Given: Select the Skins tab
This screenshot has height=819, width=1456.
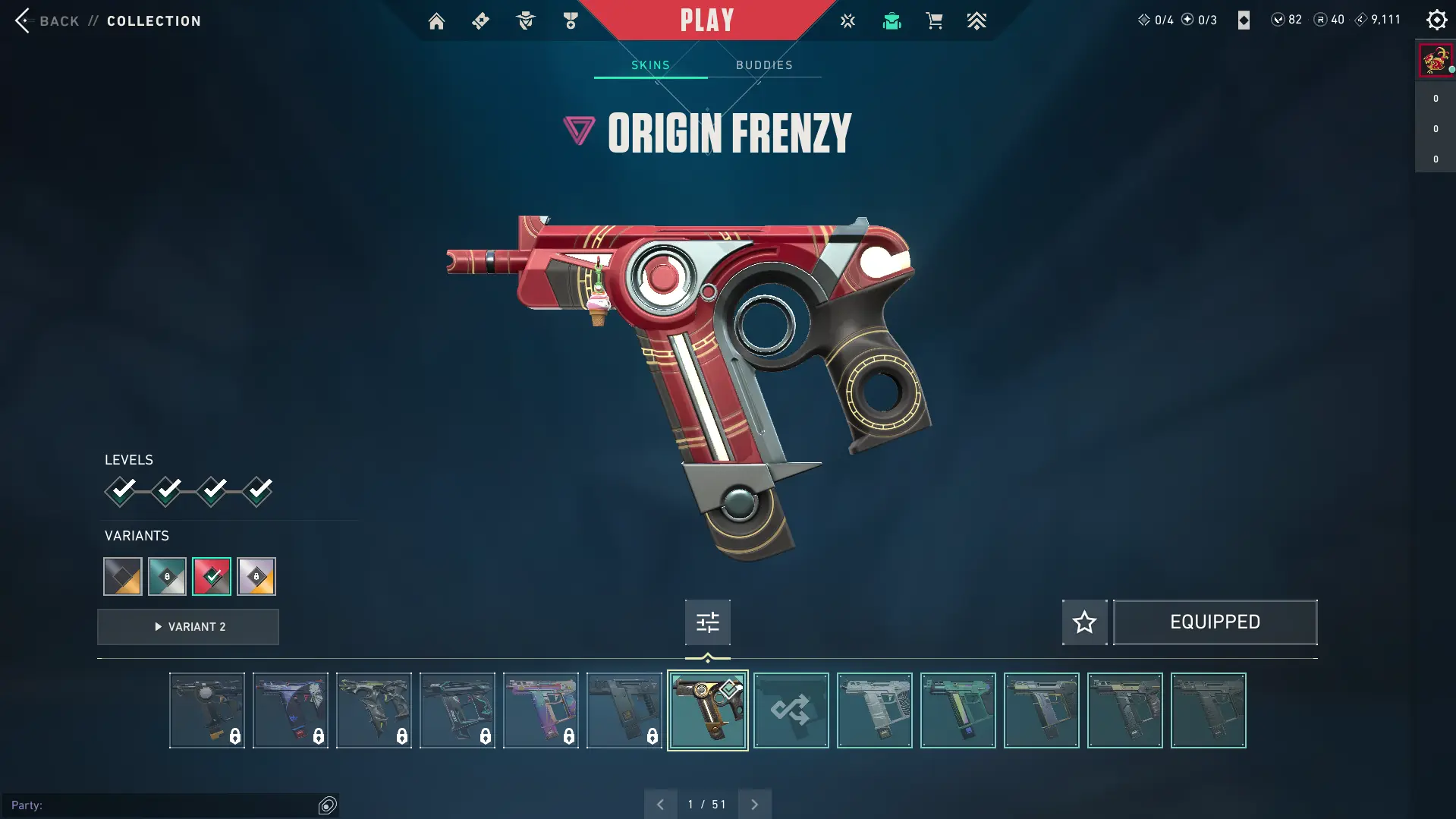Looking at the screenshot, I should pos(650,65).
